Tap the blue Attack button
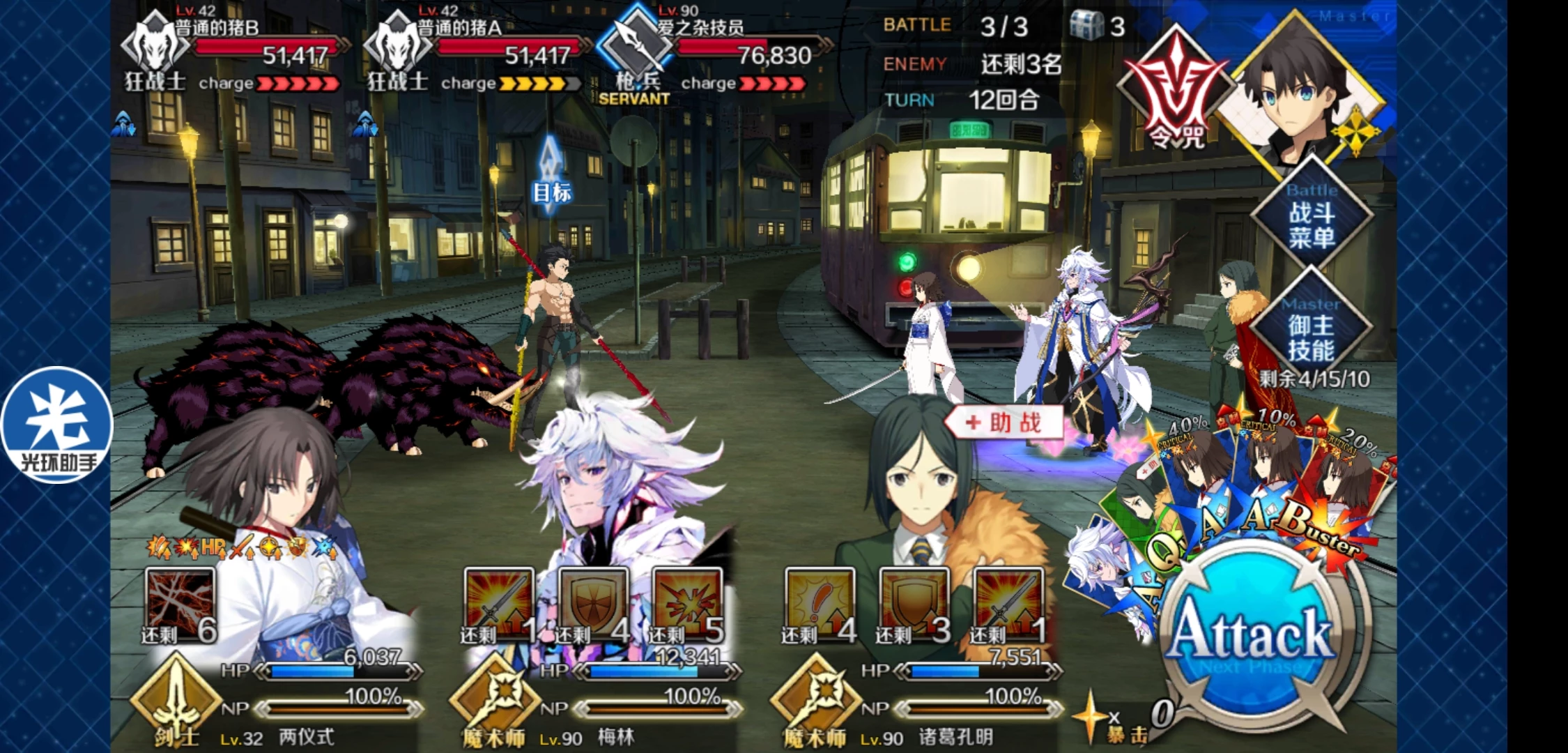This screenshot has height=753, width=1568. click(1252, 636)
